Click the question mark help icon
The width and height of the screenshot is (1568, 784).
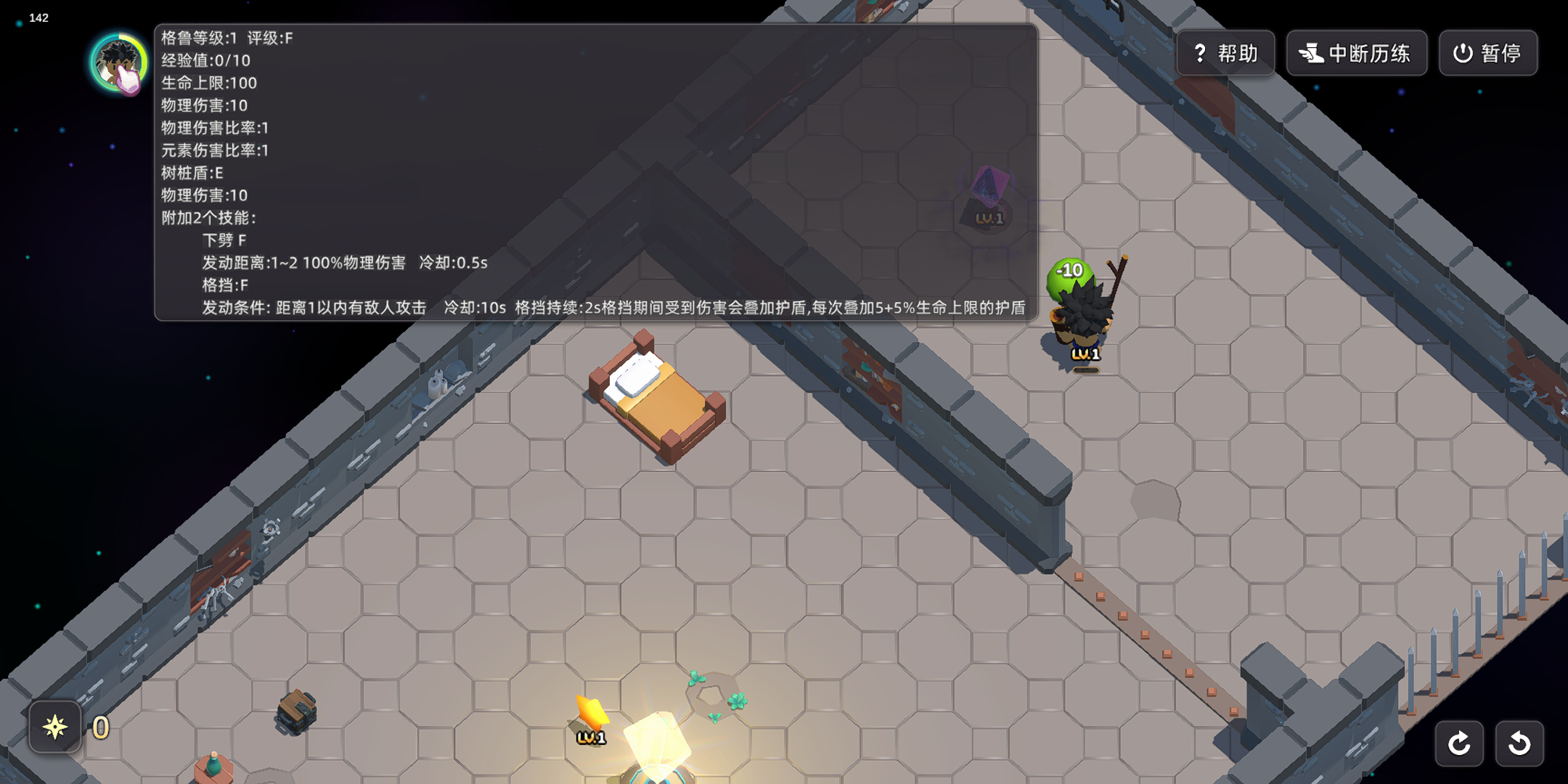click(1199, 52)
